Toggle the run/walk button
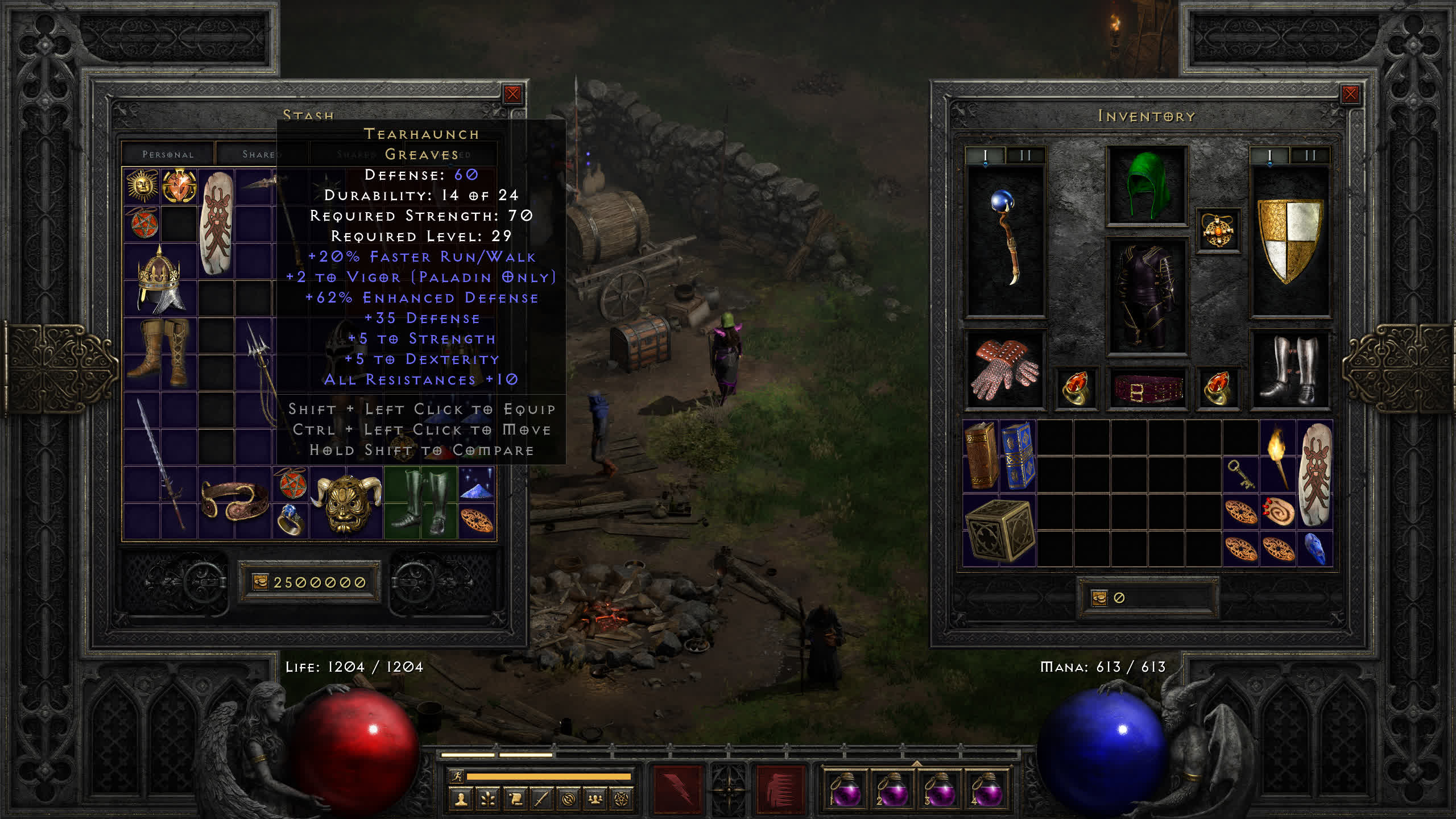This screenshot has height=819, width=1456. click(457, 776)
